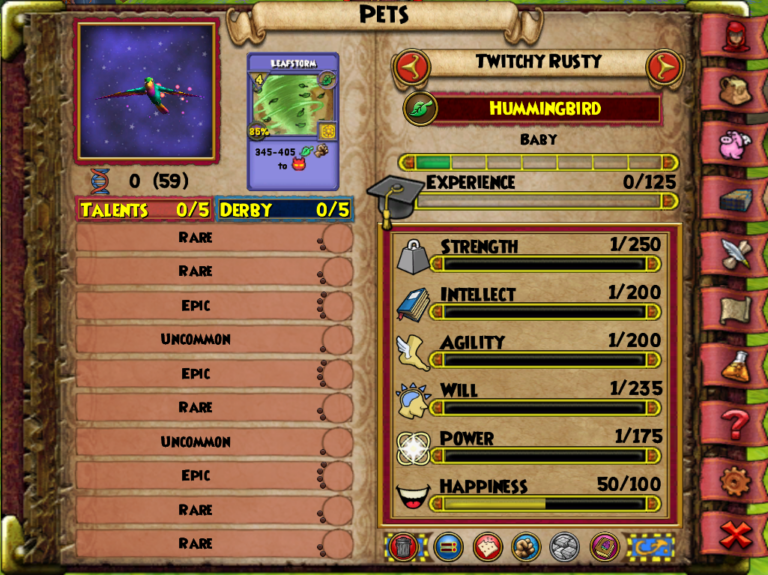Open the gear settings tab
The image size is (768, 575).
point(738,481)
